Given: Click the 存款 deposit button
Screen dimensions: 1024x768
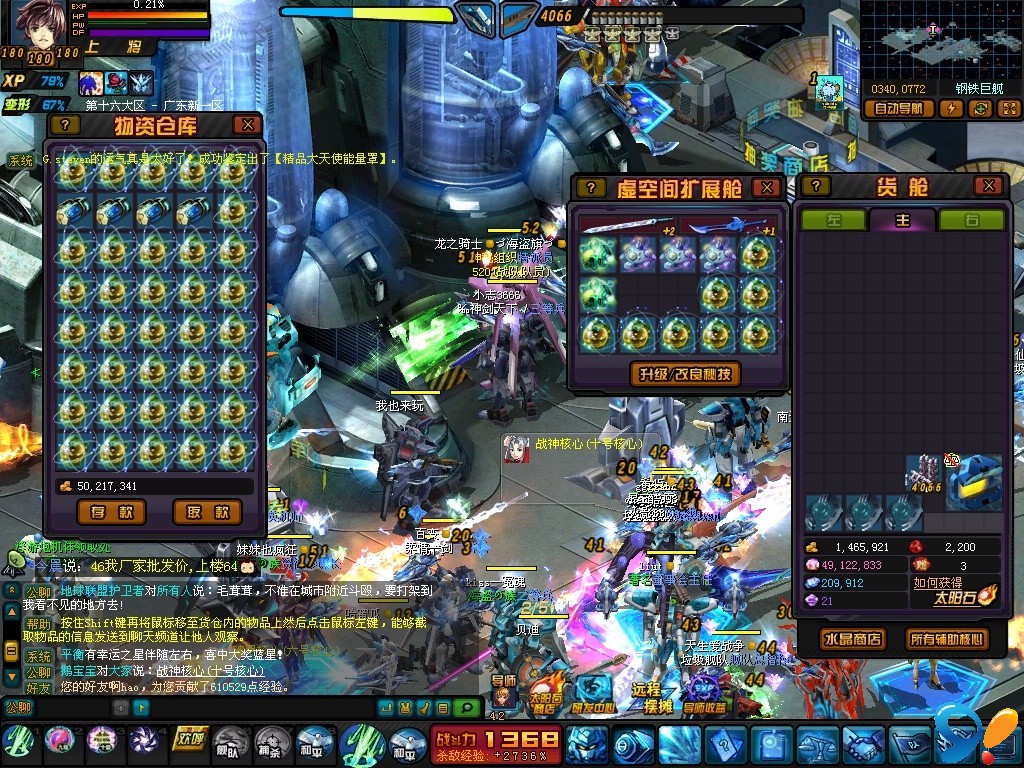Looking at the screenshot, I should pos(111,512).
